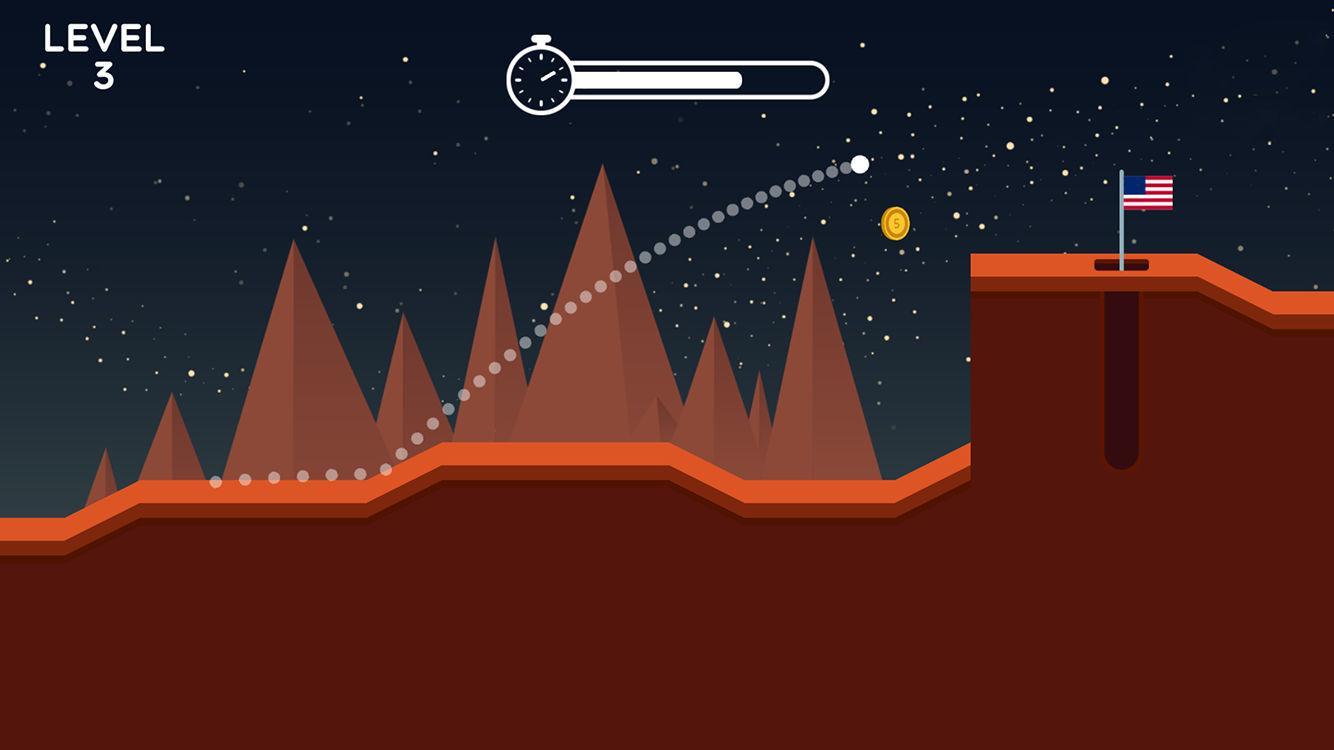Click the clock face inside the stopwatch
This screenshot has height=750, width=1334.
click(540, 77)
